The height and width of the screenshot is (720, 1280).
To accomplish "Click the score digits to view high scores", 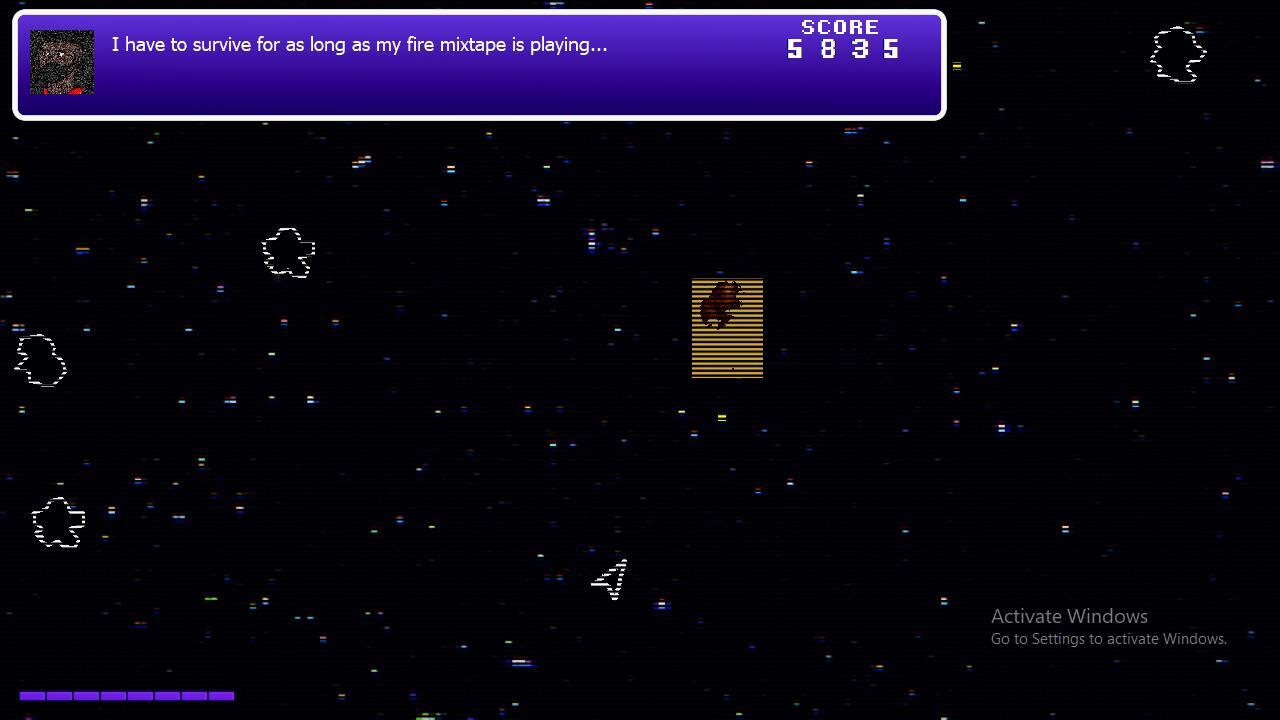I will pyautogui.click(x=843, y=47).
